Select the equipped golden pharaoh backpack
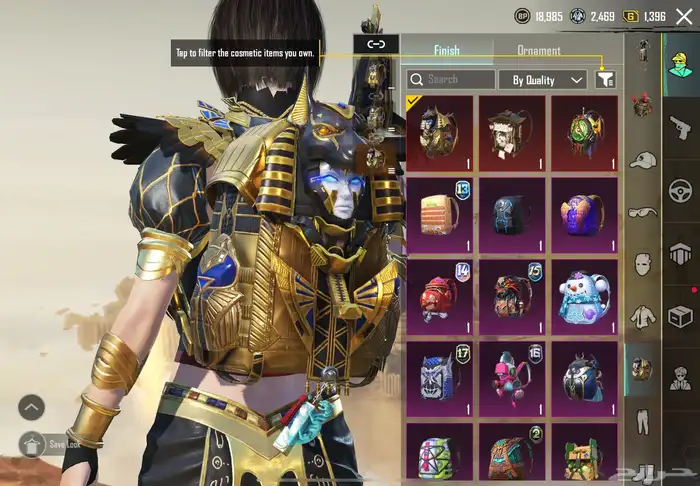 439,129
